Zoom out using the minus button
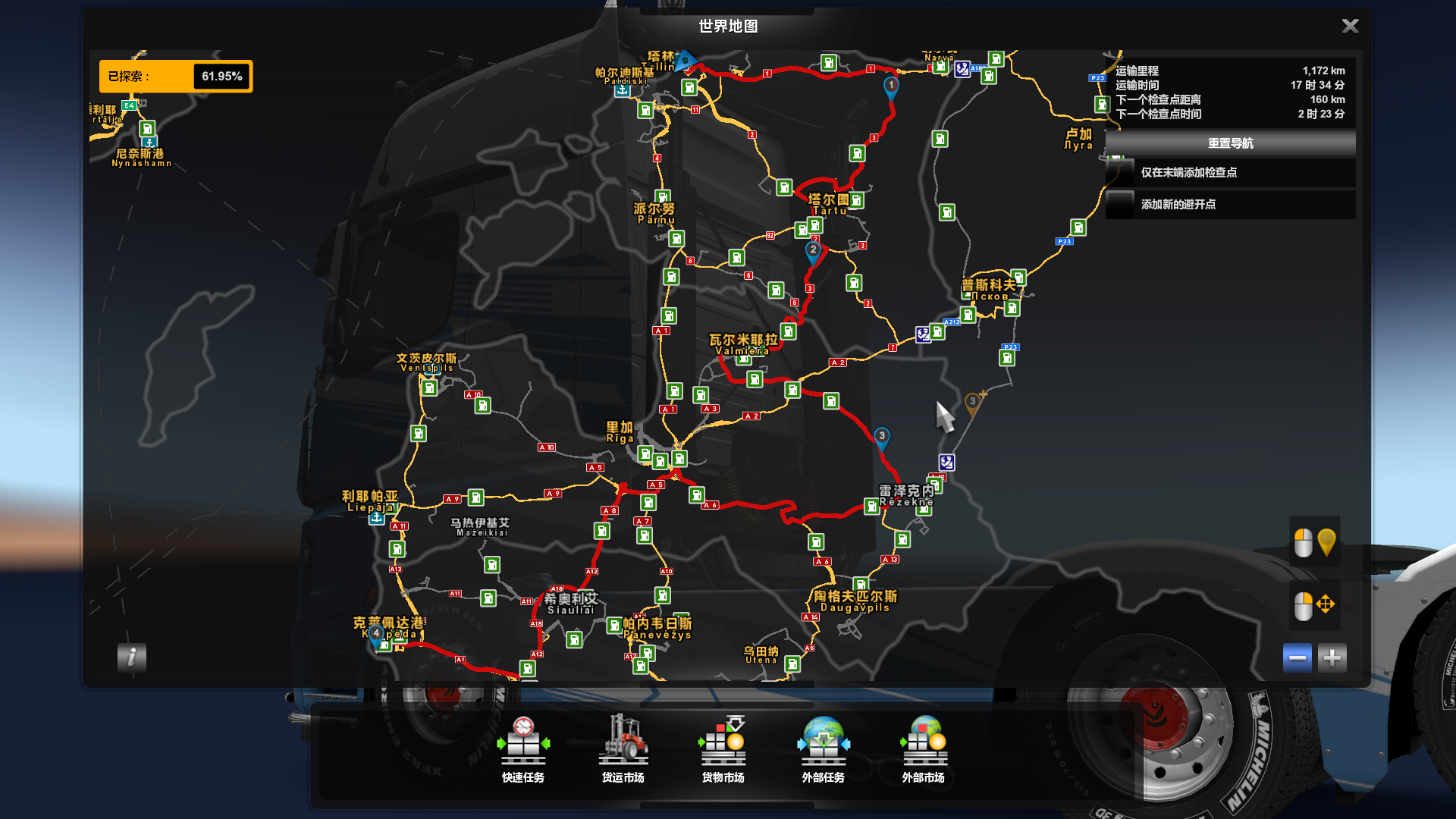 tap(1297, 657)
